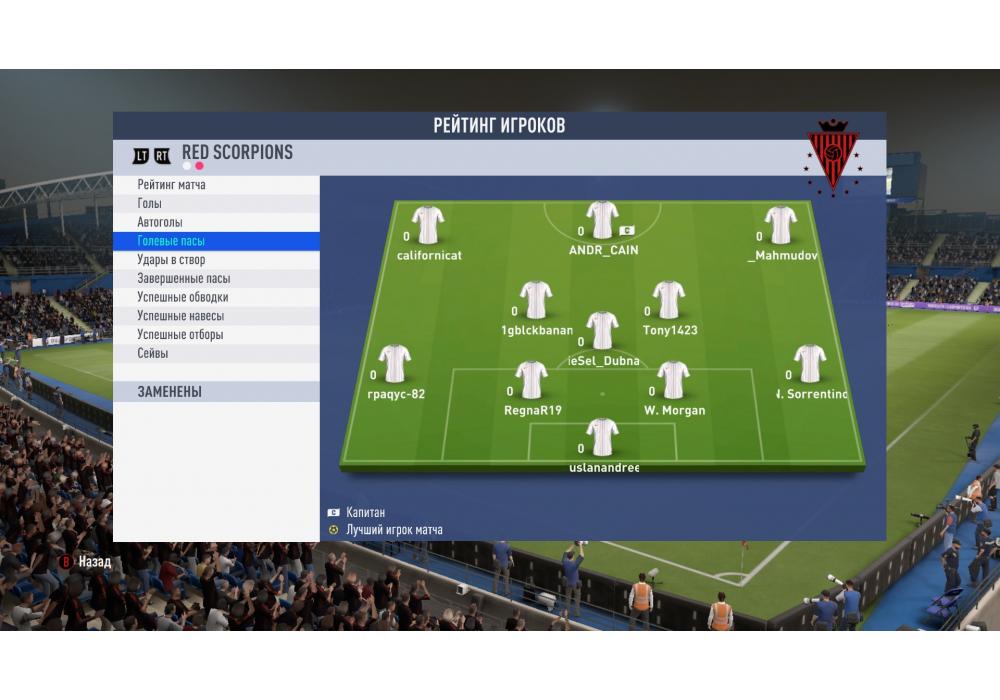Choose the RegnaR19 player shirt
Viewport: 1000px width, 700px height.
(x=531, y=380)
